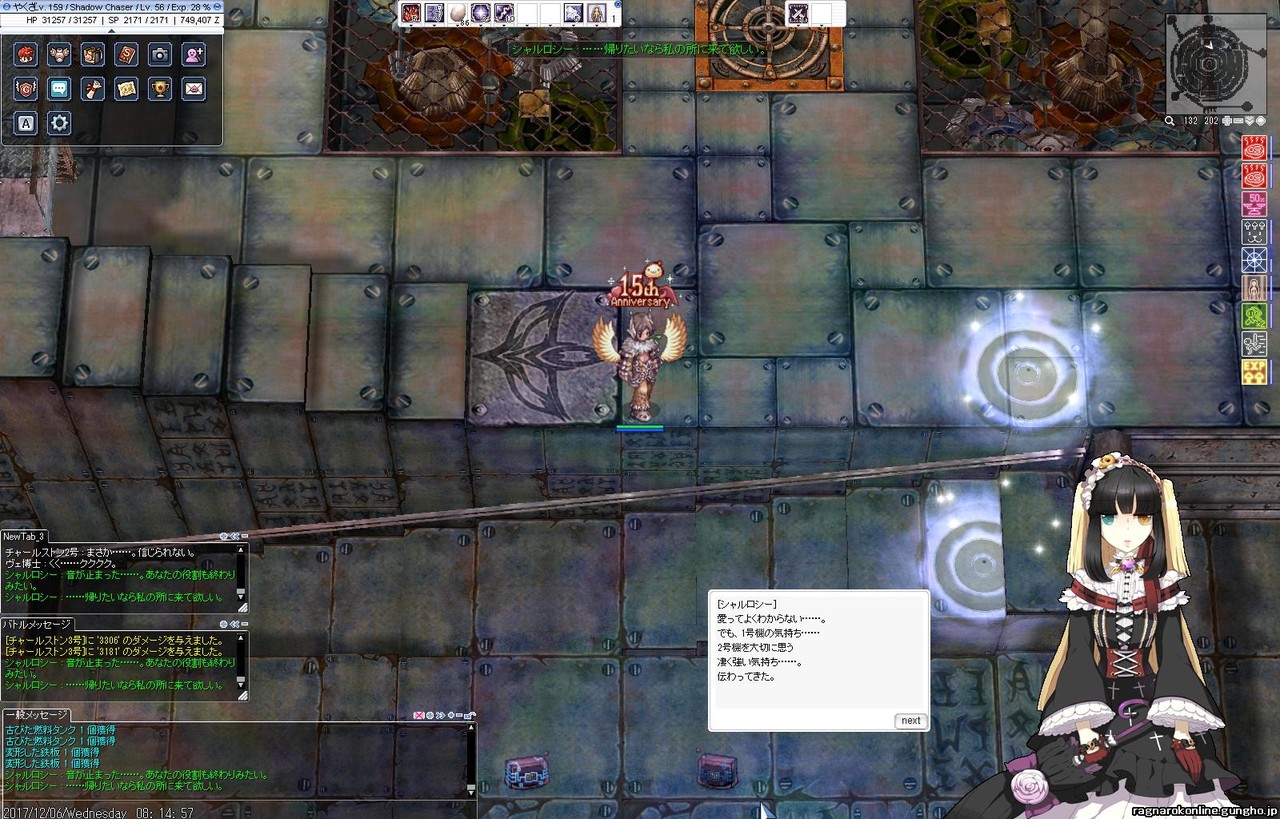Open the gear settings icon
Viewport: 1280px width, 819px height.
[x=59, y=123]
